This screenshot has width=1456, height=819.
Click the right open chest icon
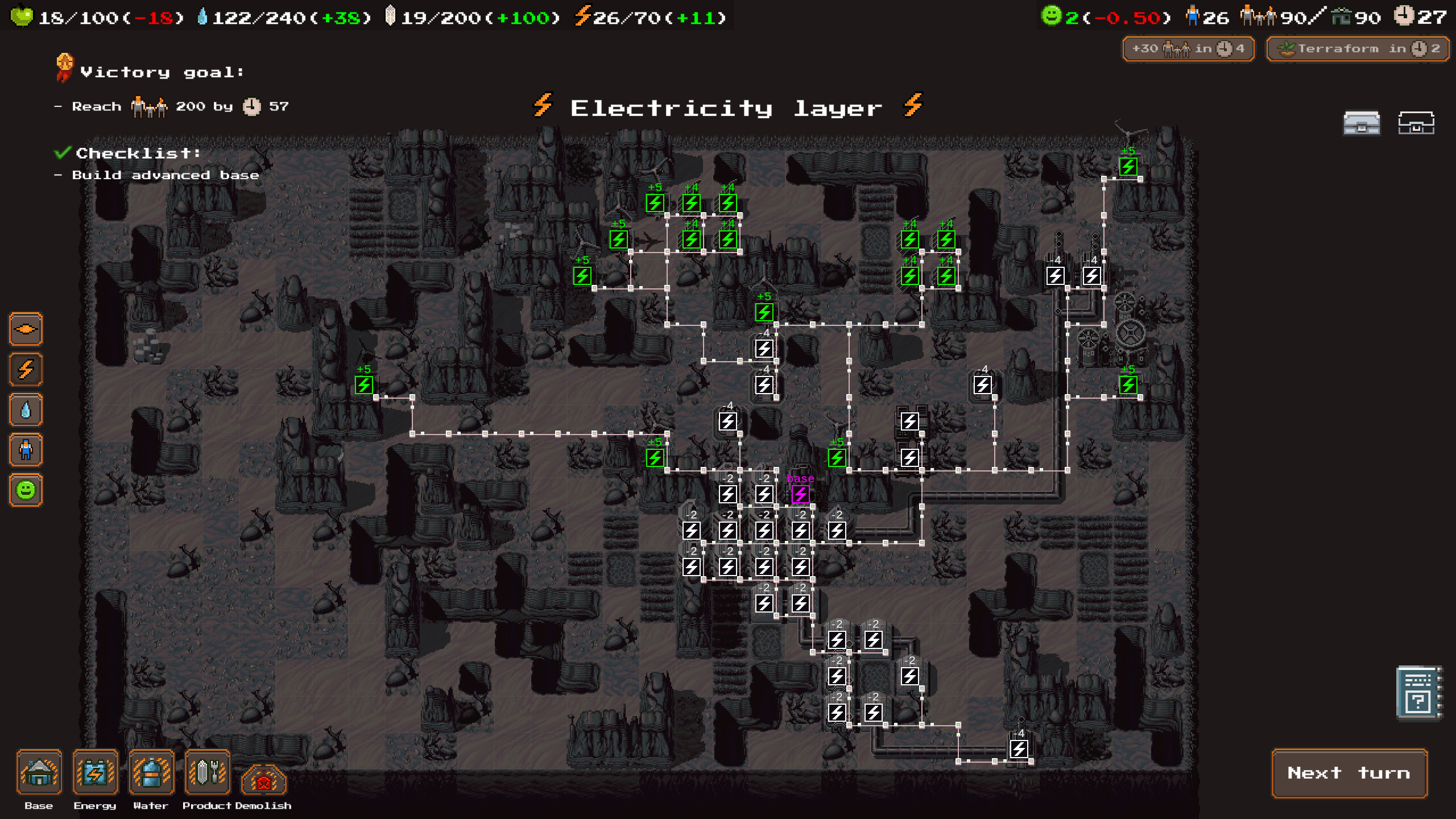(1418, 123)
